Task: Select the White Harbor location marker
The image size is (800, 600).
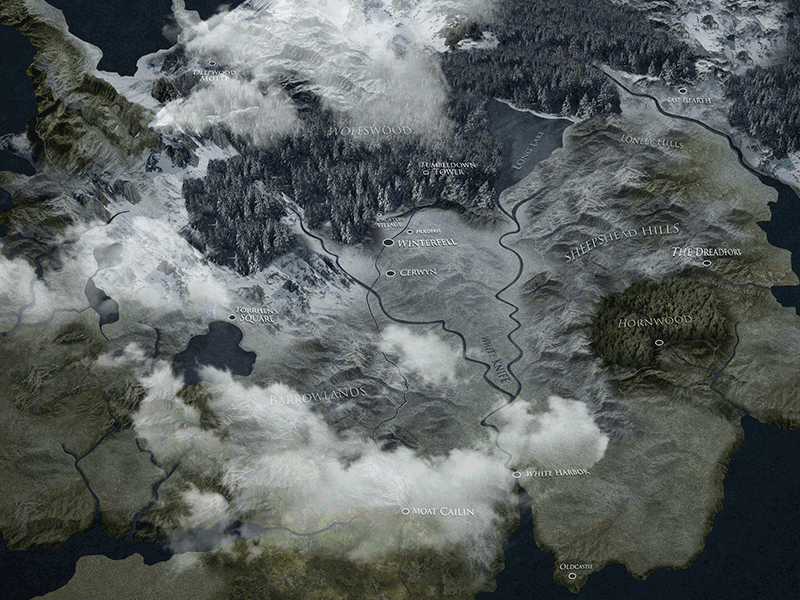Action: coord(517,474)
